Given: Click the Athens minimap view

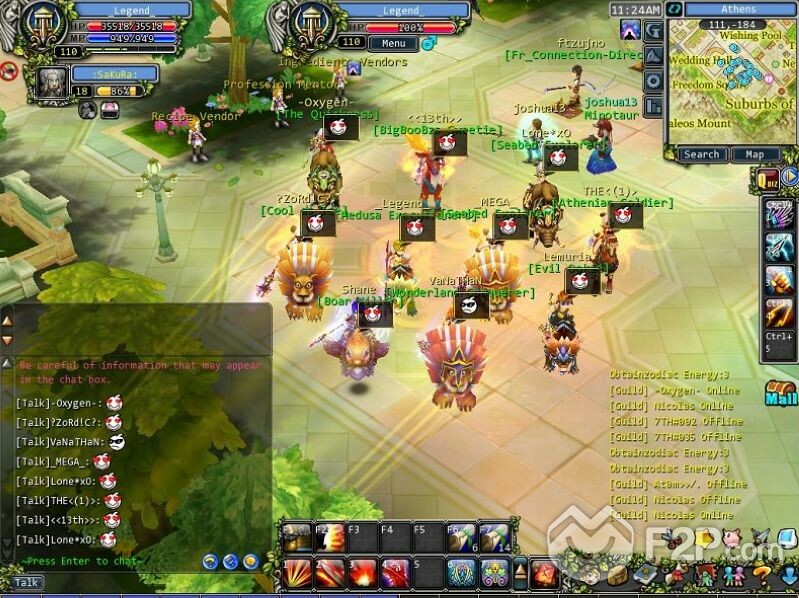Looking at the screenshot, I should [x=730, y=82].
